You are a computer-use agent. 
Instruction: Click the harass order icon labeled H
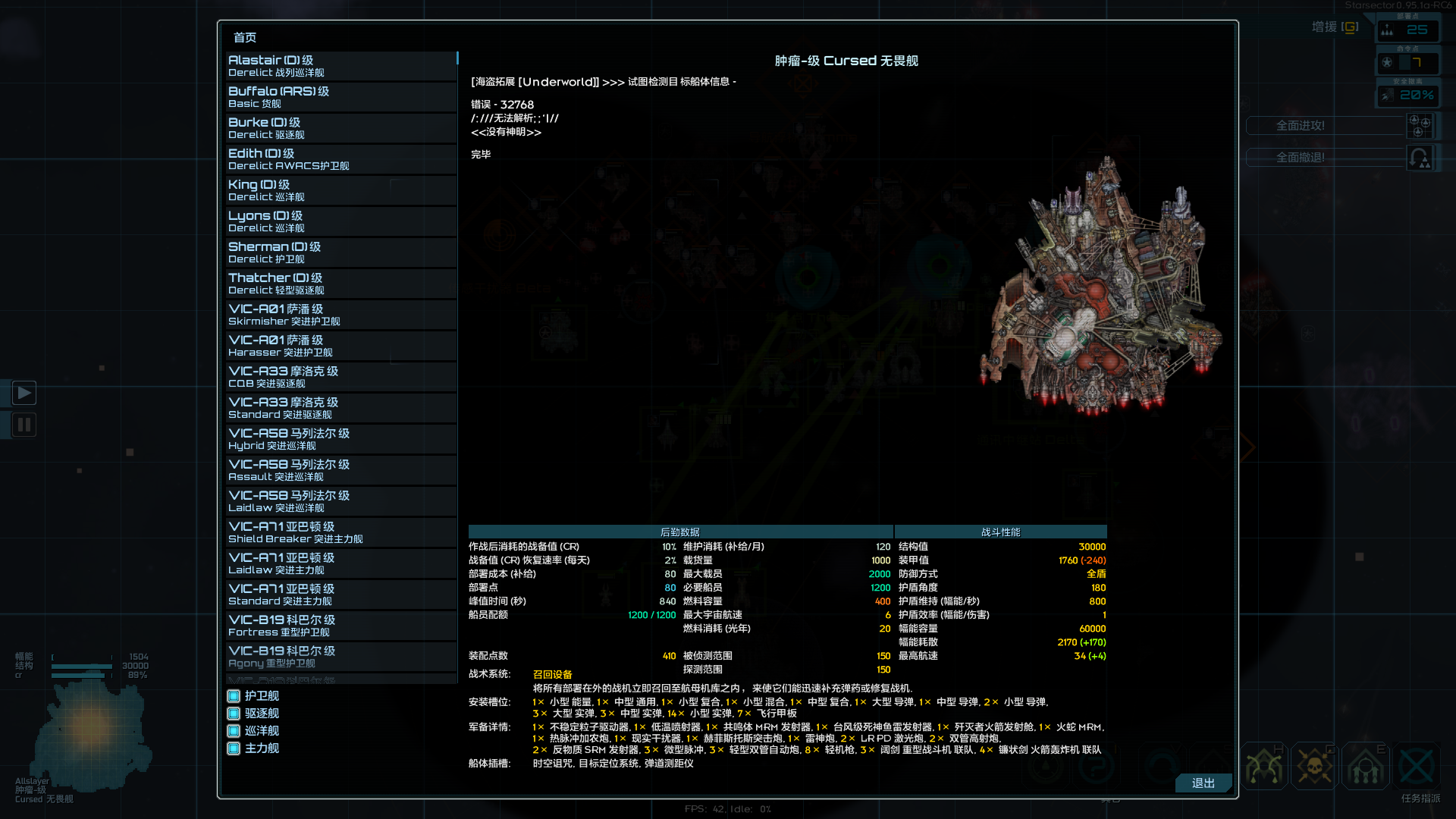click(1264, 766)
